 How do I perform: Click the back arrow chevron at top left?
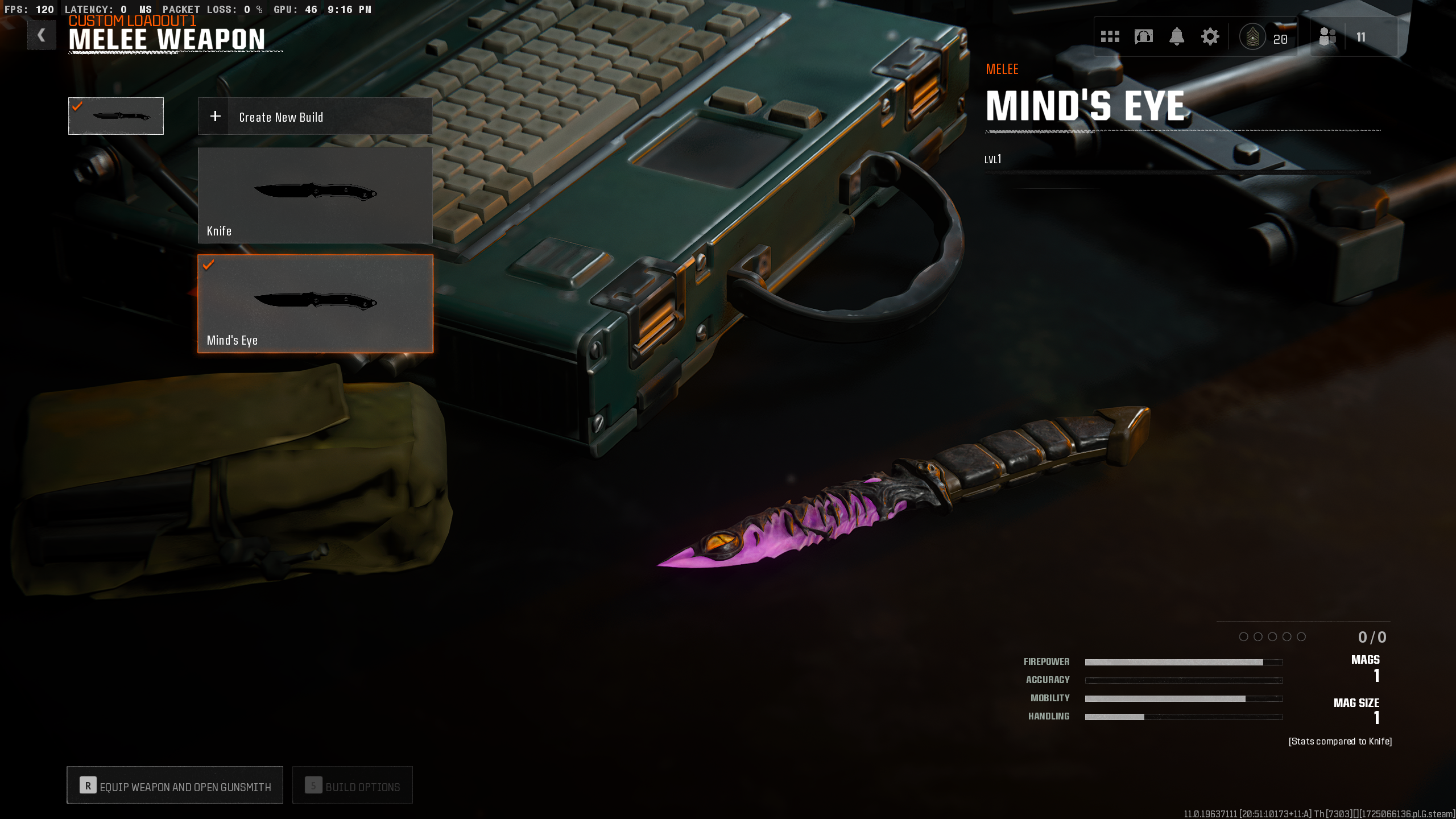point(42,35)
